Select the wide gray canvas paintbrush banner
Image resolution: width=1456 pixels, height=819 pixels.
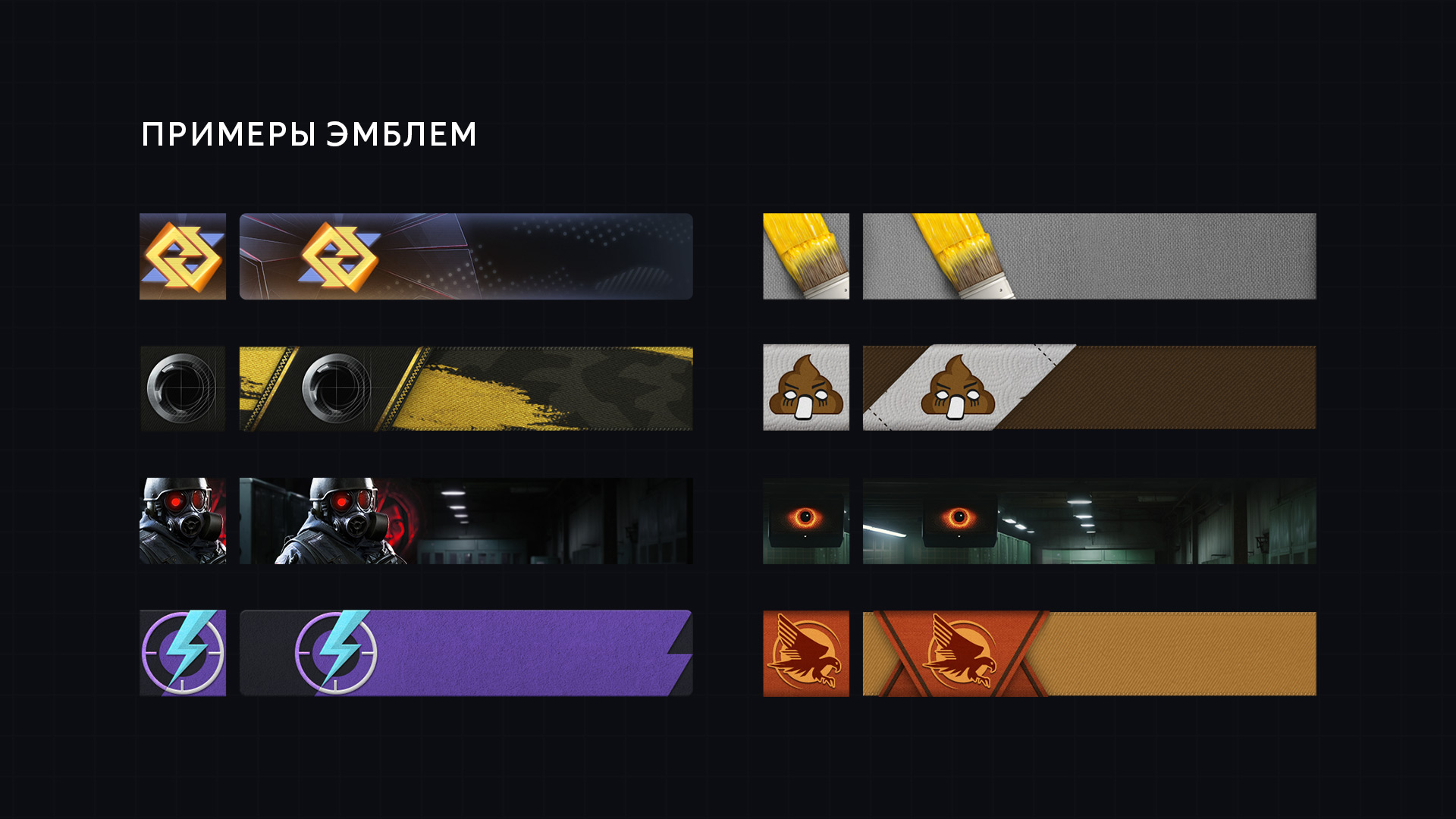pos(1089,256)
